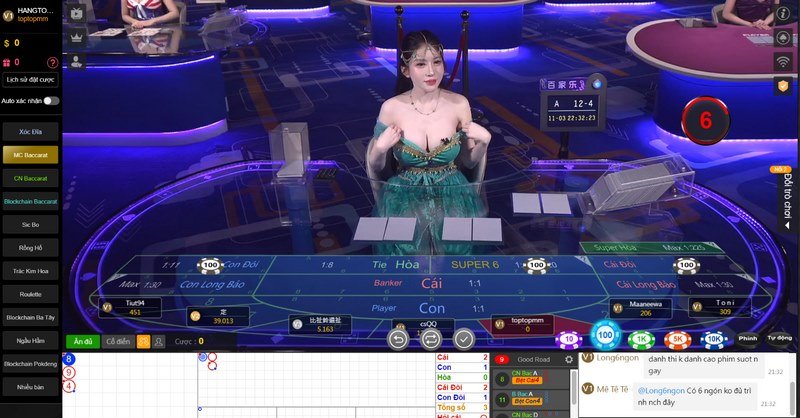
Task: Open the CN Baccarat game
Action: [x=30, y=178]
